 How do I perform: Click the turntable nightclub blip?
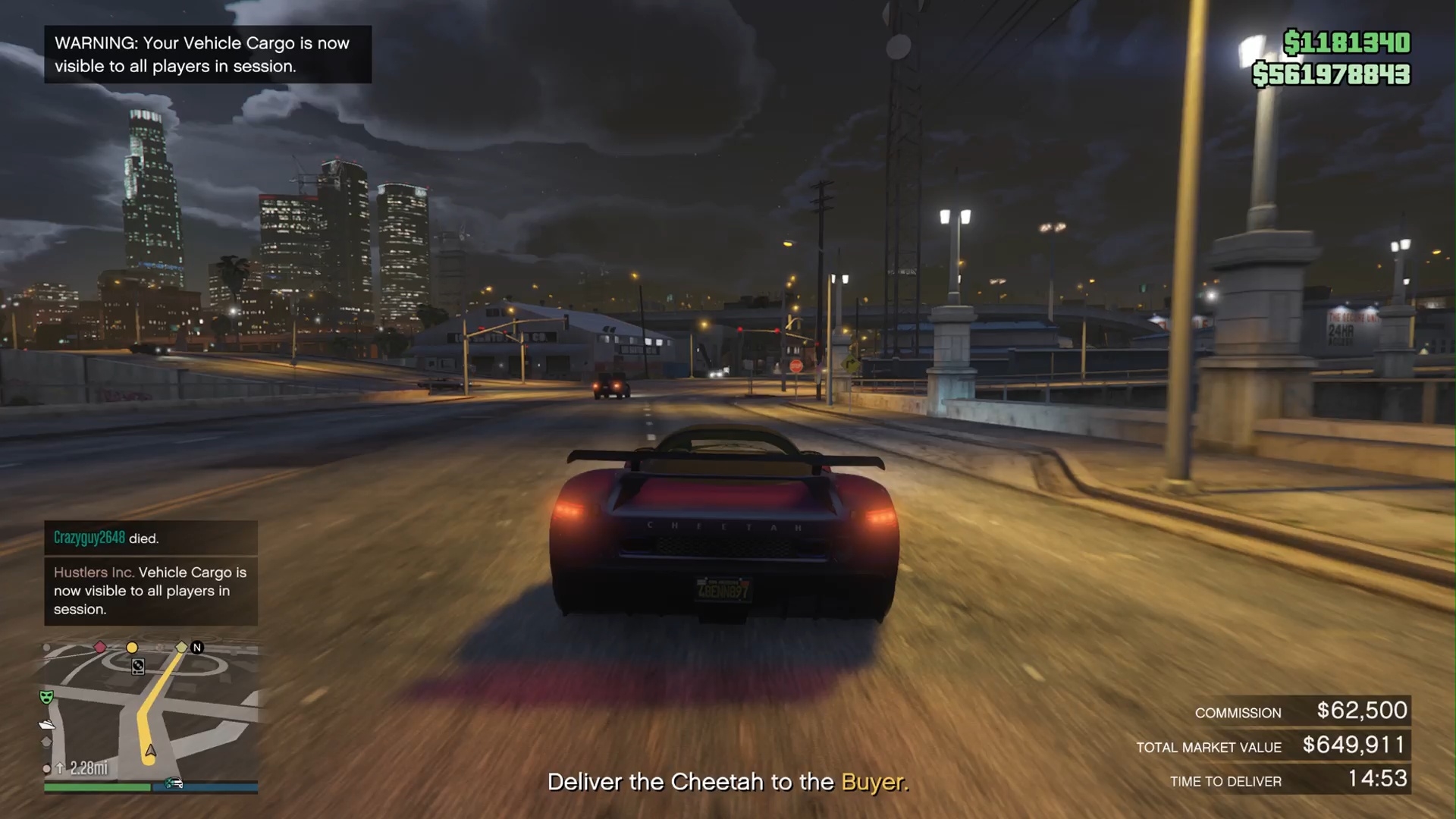click(x=138, y=667)
